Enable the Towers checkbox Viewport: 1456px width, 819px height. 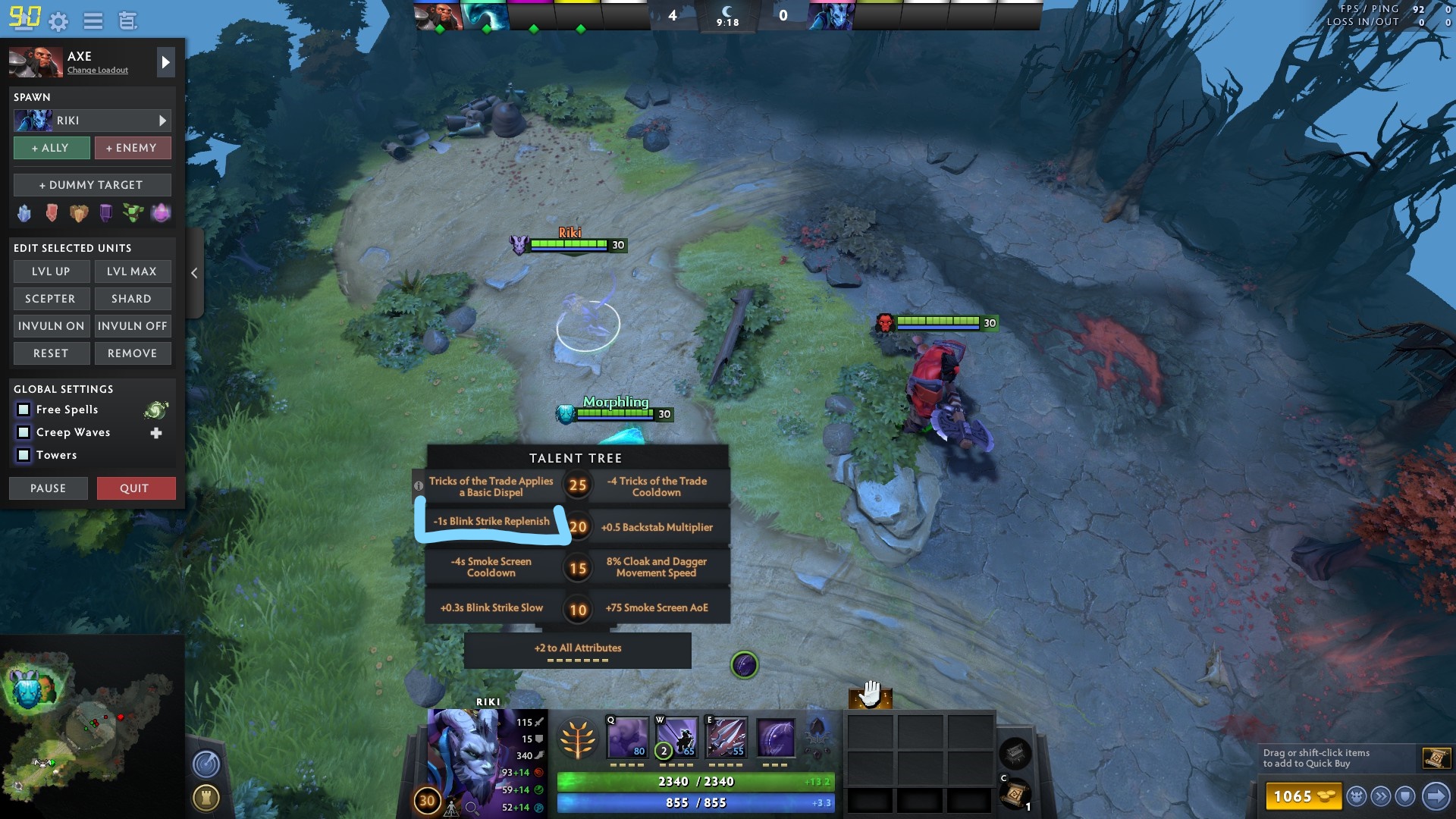point(23,455)
